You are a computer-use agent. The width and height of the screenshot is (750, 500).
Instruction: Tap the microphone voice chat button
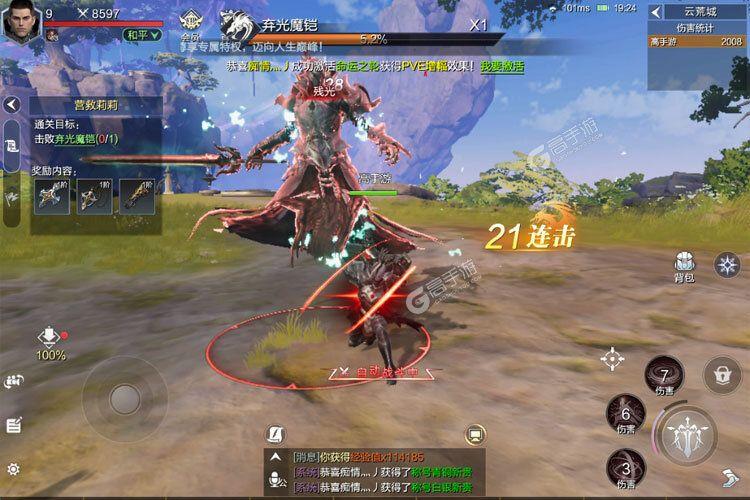273,478
